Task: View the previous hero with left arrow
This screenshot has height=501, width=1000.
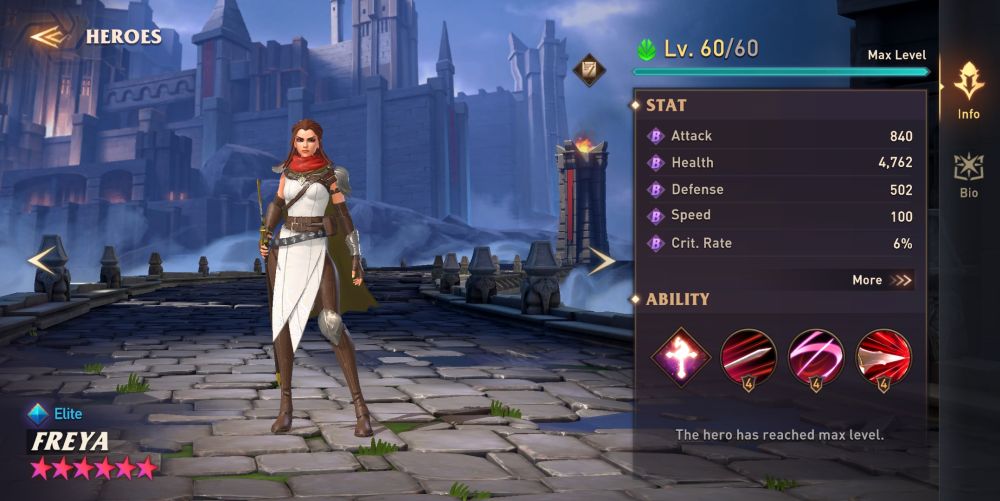Action: [x=42, y=261]
